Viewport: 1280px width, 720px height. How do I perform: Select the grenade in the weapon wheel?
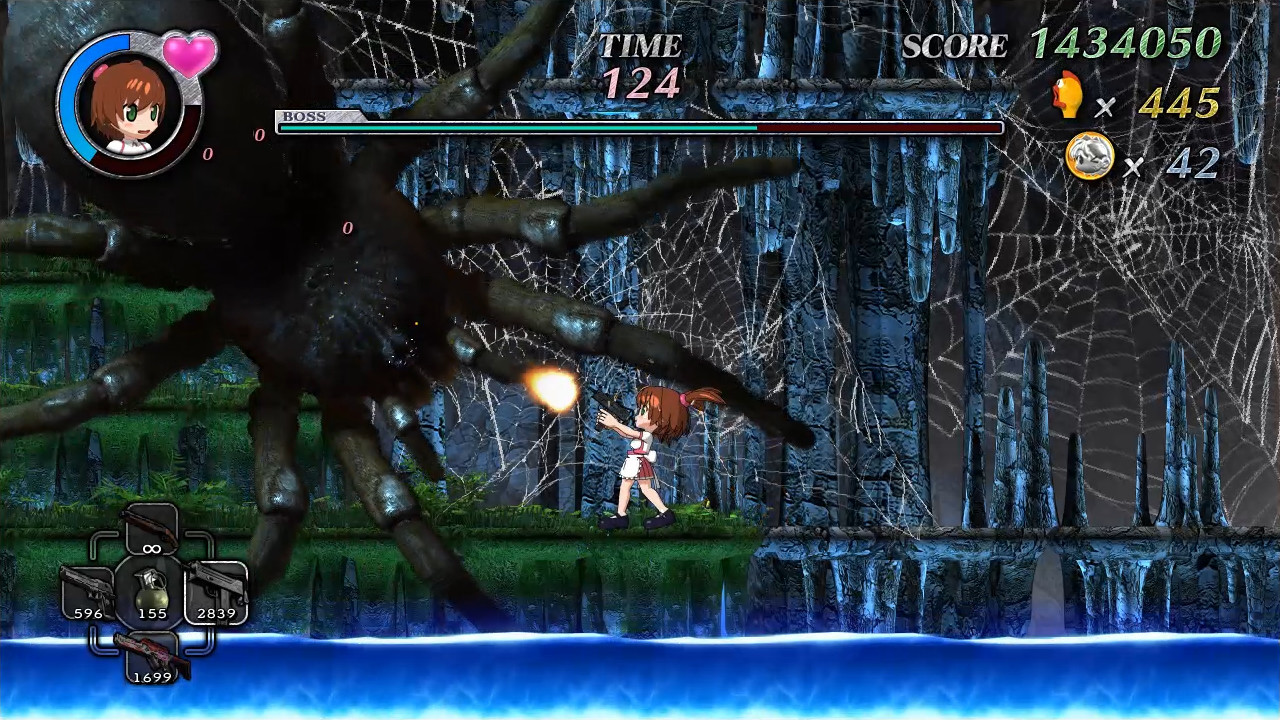click(x=152, y=593)
